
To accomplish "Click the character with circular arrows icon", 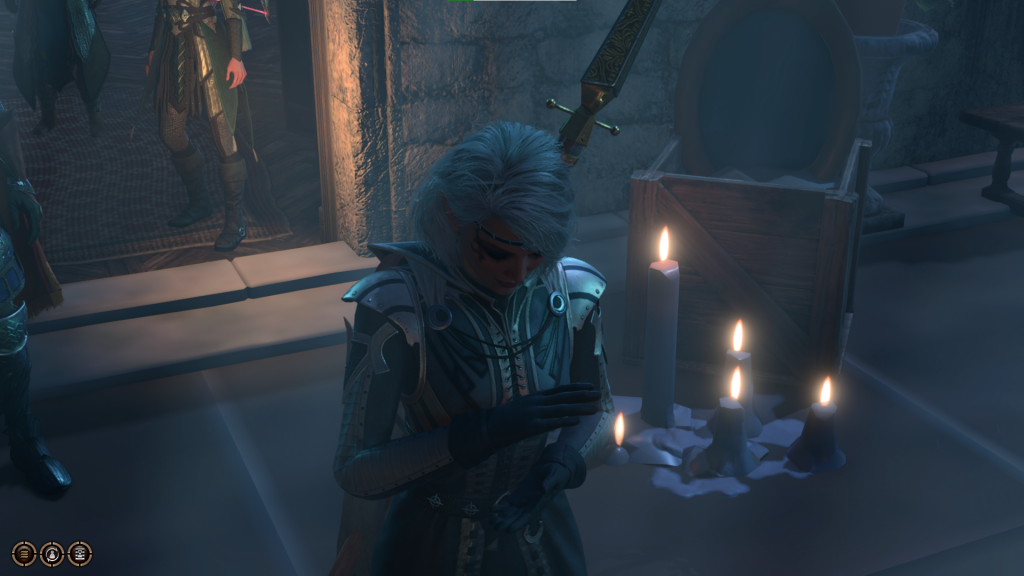I will point(52,554).
